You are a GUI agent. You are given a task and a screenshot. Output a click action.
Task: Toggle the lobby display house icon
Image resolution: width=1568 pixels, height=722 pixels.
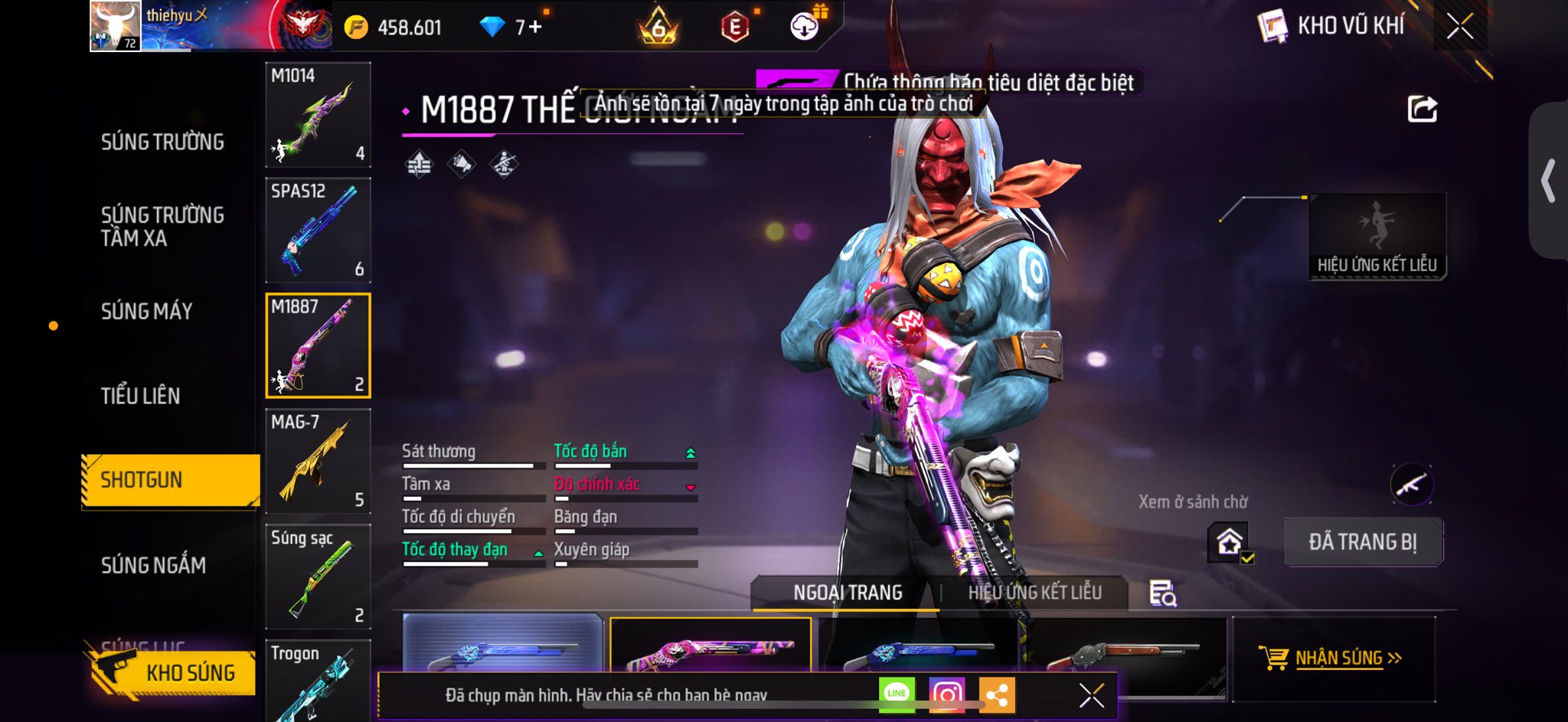tap(1230, 543)
